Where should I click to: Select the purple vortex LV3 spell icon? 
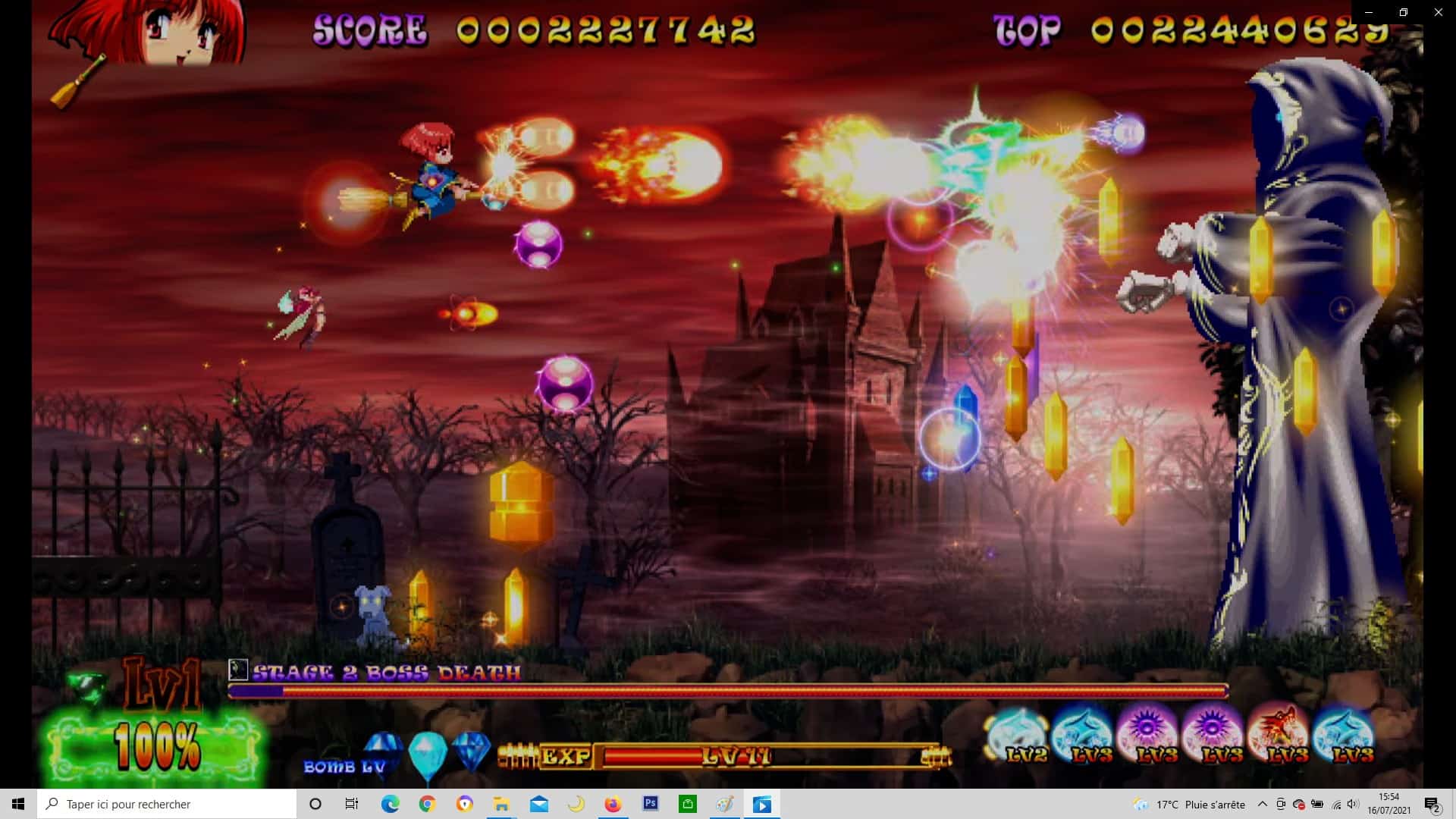[x=1145, y=732]
